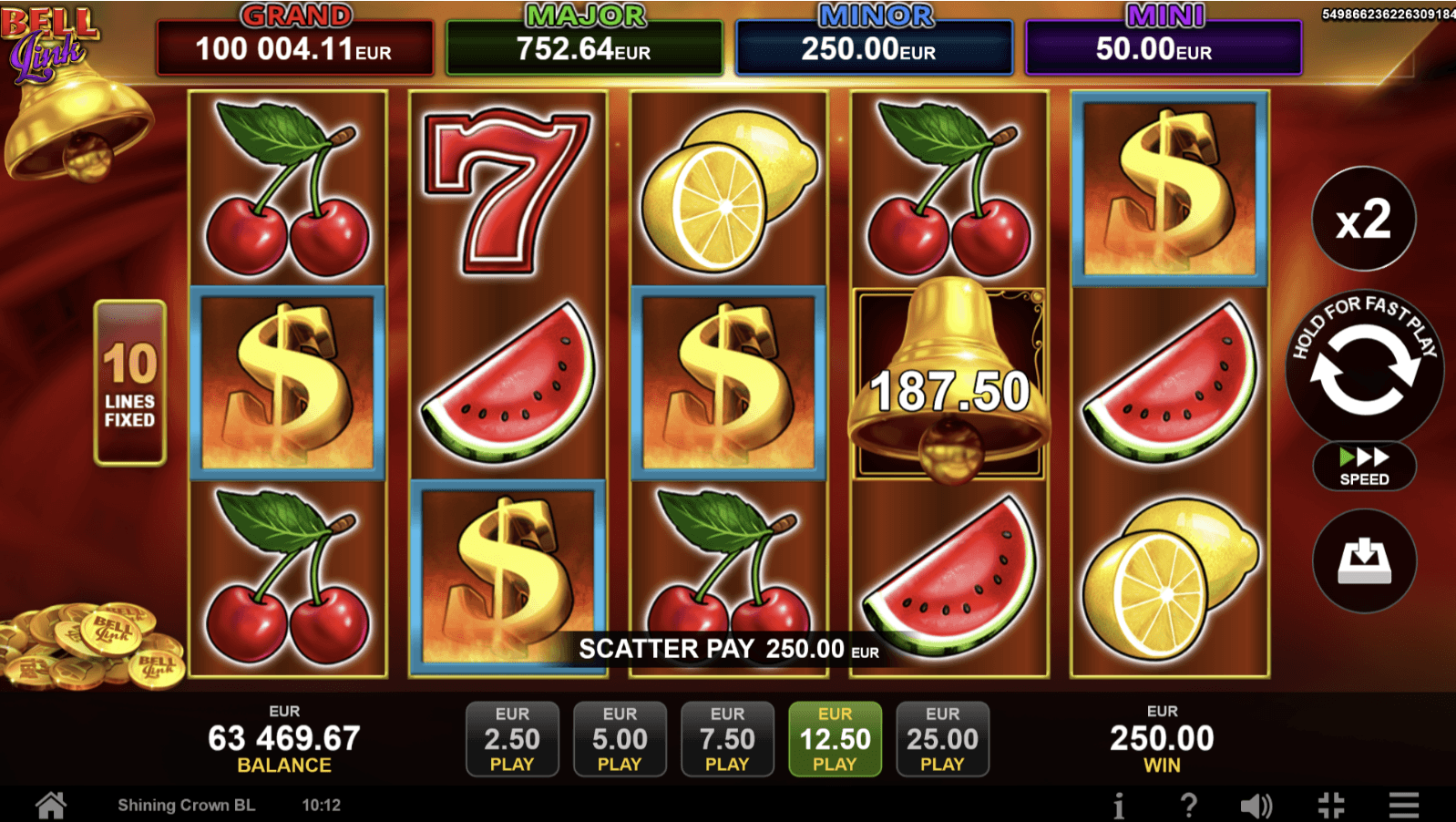Spin the reels with the circular arrows button
Screen dimensions: 1456x822
tap(1364, 372)
